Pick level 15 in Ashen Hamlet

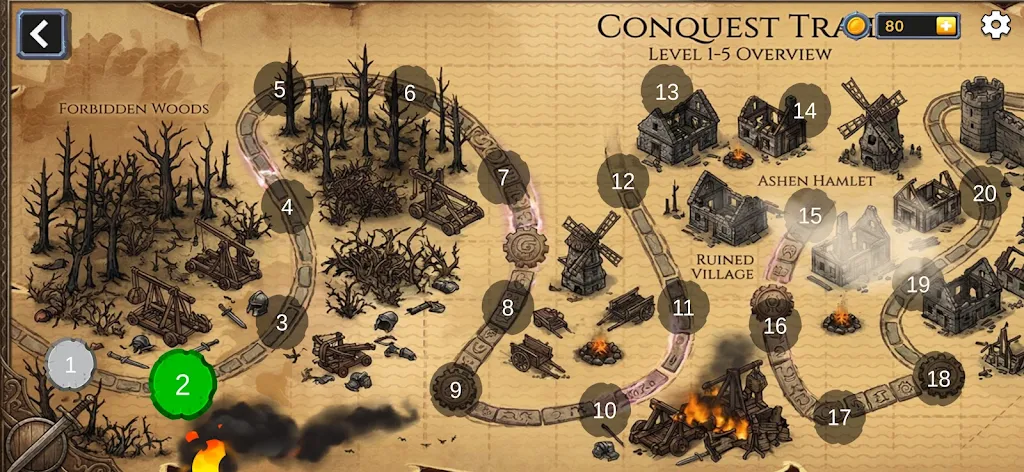810,214
